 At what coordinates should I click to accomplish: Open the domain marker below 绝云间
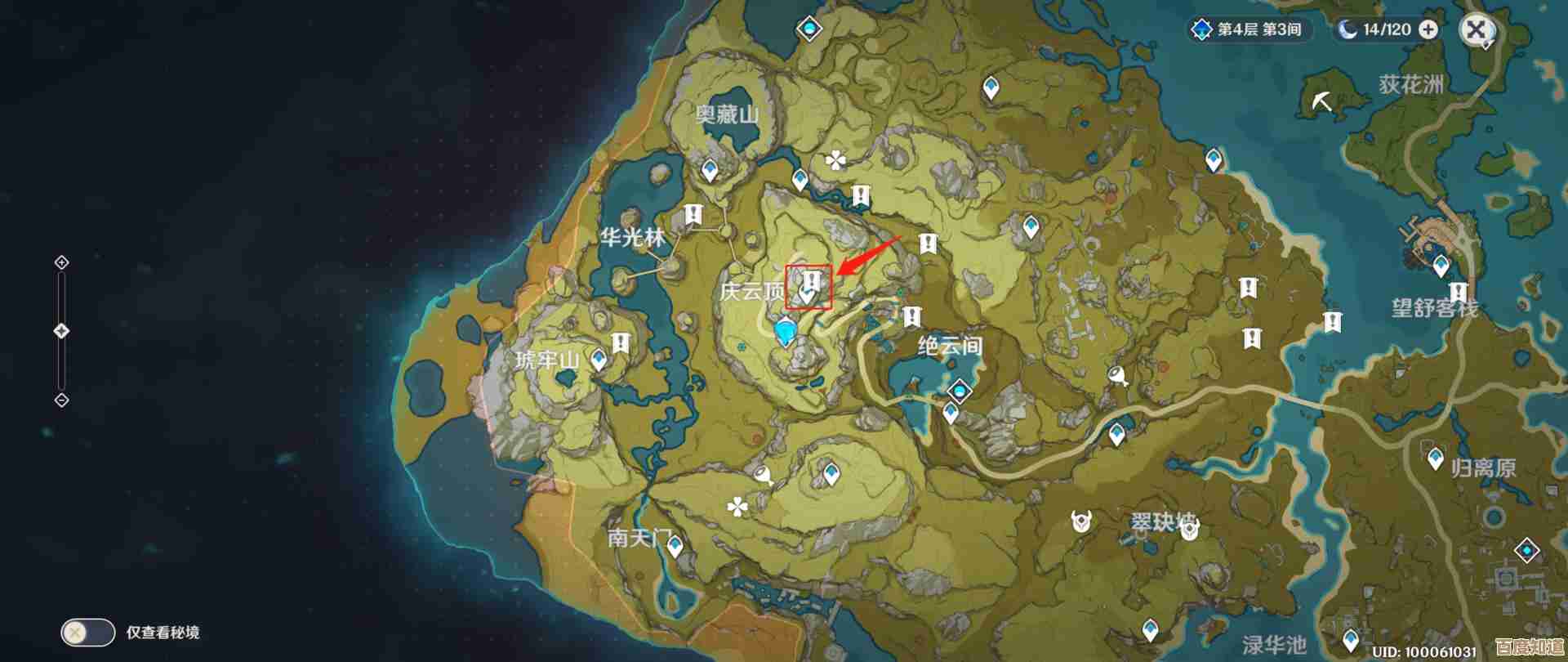point(960,391)
